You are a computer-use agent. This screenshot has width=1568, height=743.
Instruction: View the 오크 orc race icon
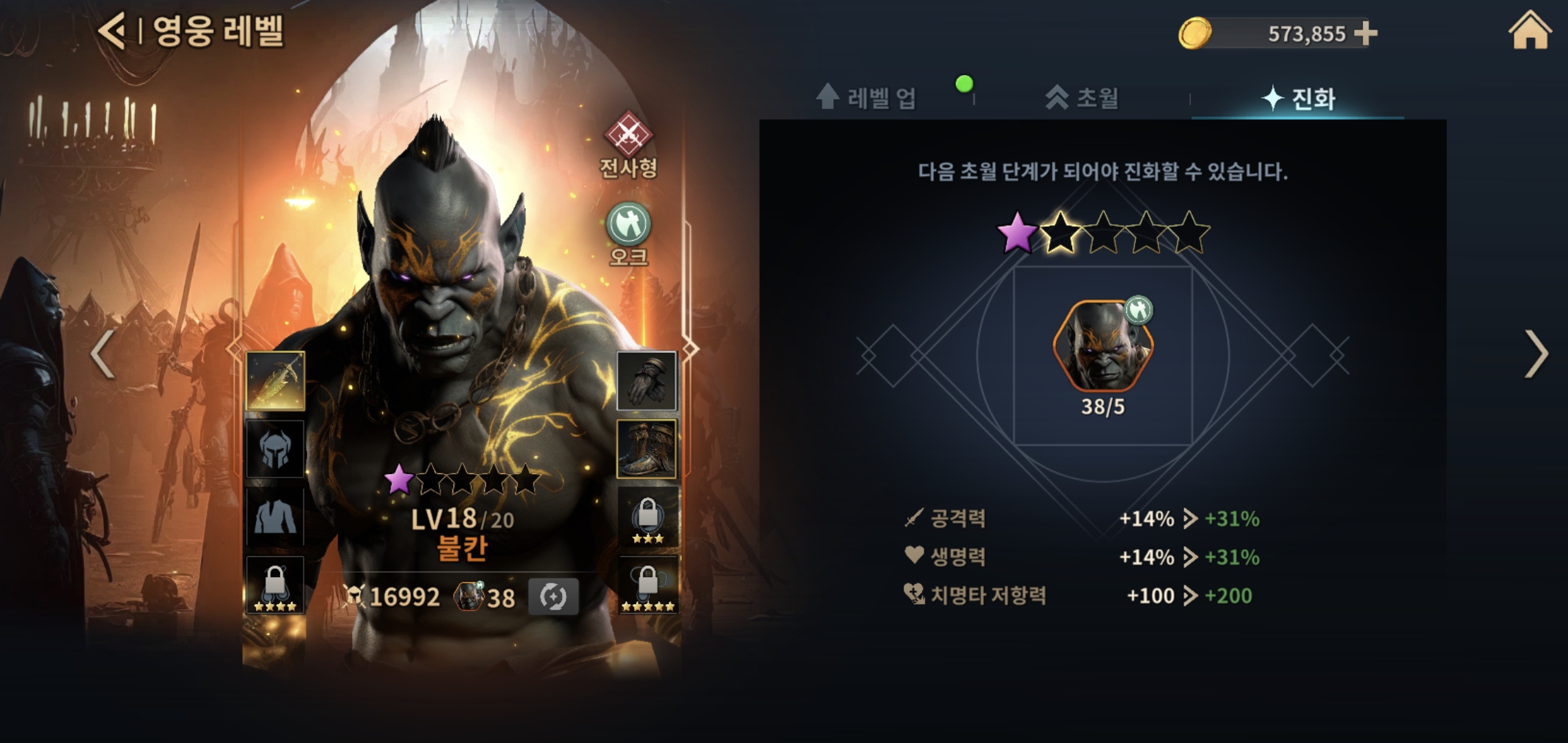pyautogui.click(x=628, y=224)
